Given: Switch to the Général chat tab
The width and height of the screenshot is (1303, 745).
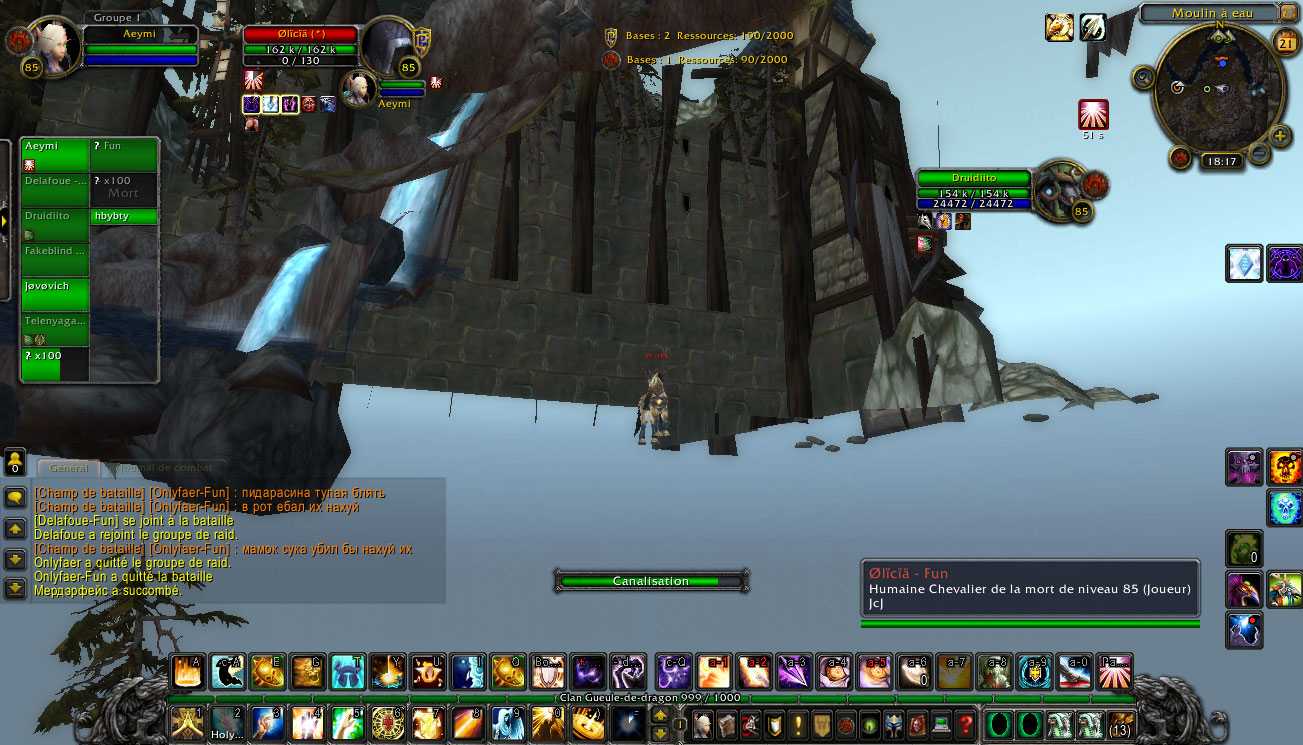Looking at the screenshot, I should pyautogui.click(x=68, y=468).
